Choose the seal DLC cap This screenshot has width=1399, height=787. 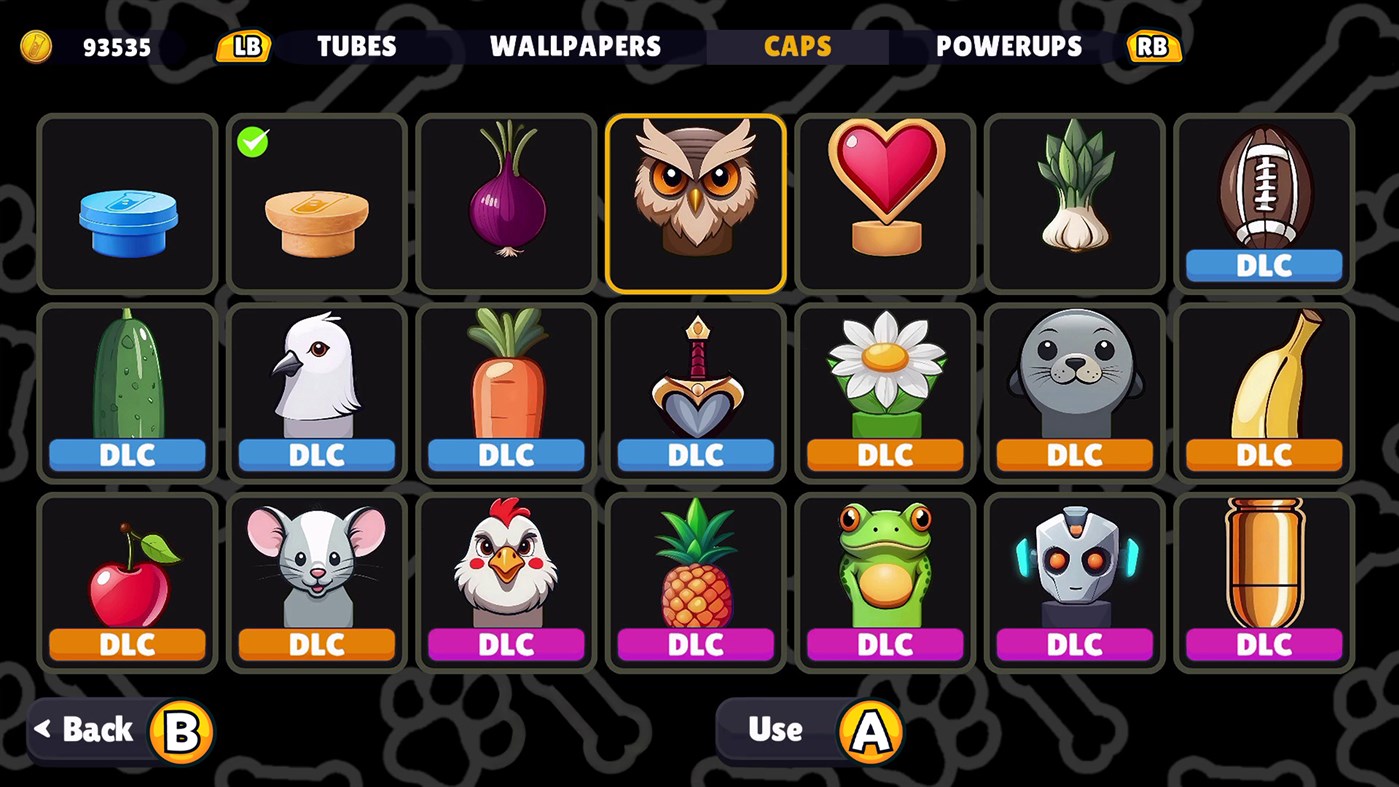[1073, 380]
